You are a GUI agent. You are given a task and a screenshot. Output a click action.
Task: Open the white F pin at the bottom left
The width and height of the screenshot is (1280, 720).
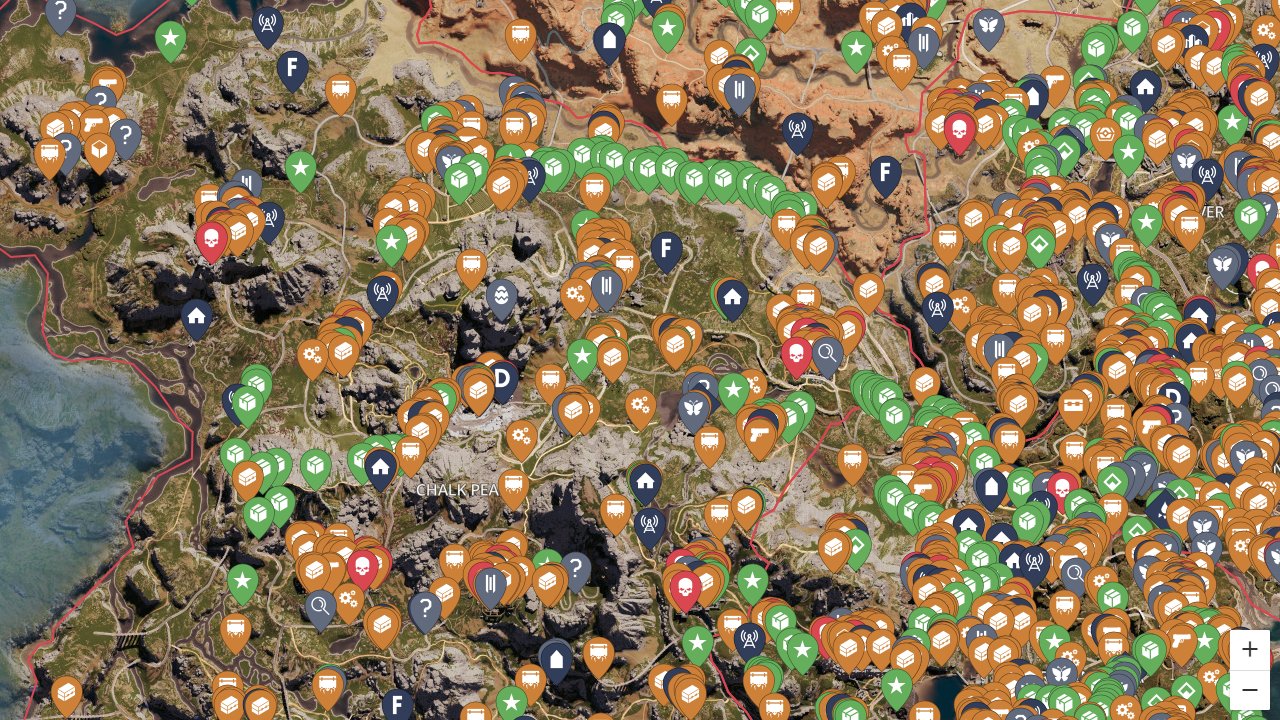point(397,704)
